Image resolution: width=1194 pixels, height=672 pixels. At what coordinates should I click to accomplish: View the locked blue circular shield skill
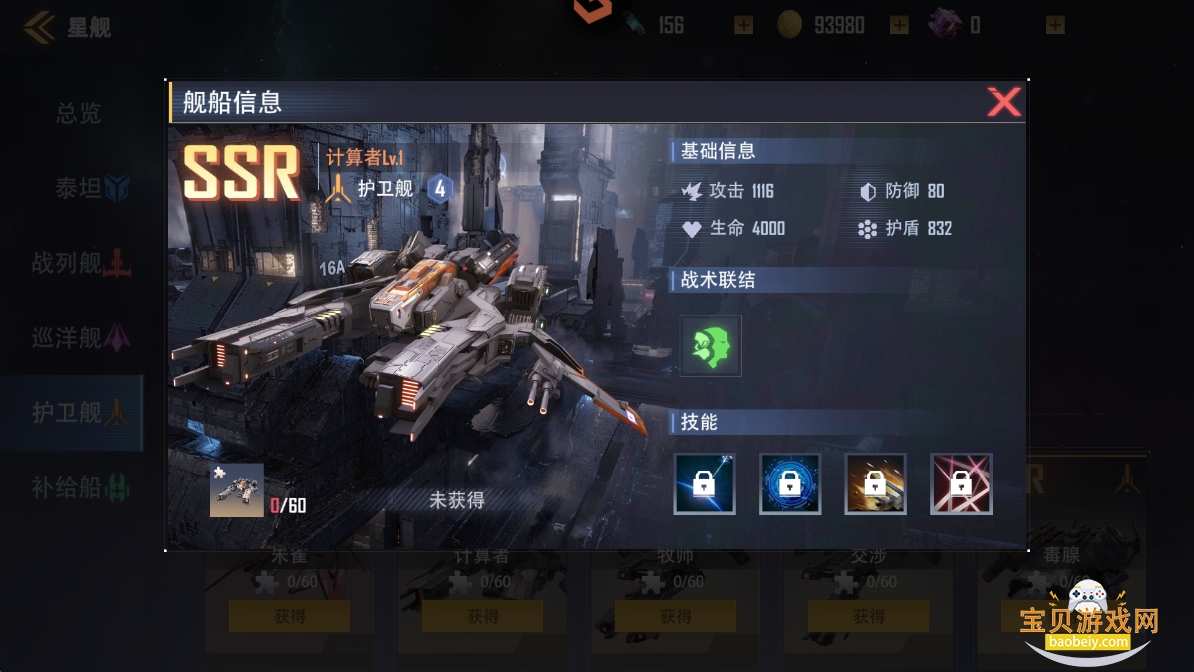[x=790, y=484]
